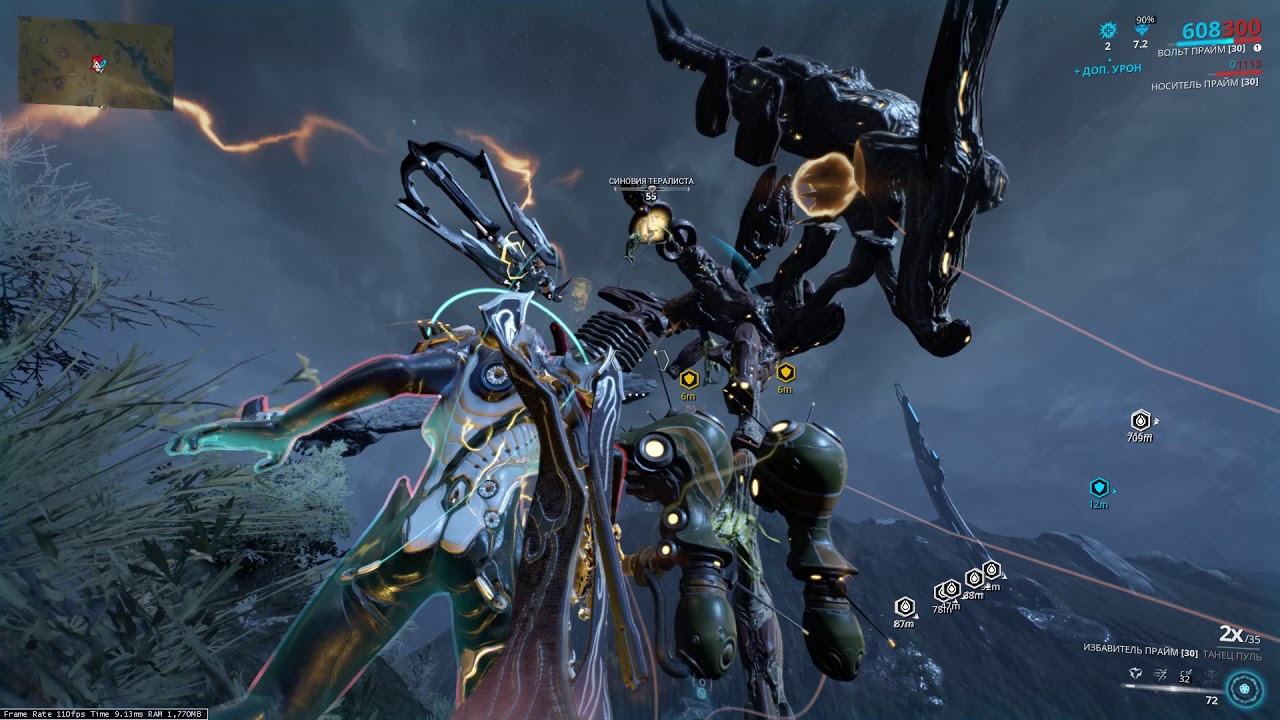Activate Volt's Shock ability icon
1280x720 pixels.
tap(1135, 675)
